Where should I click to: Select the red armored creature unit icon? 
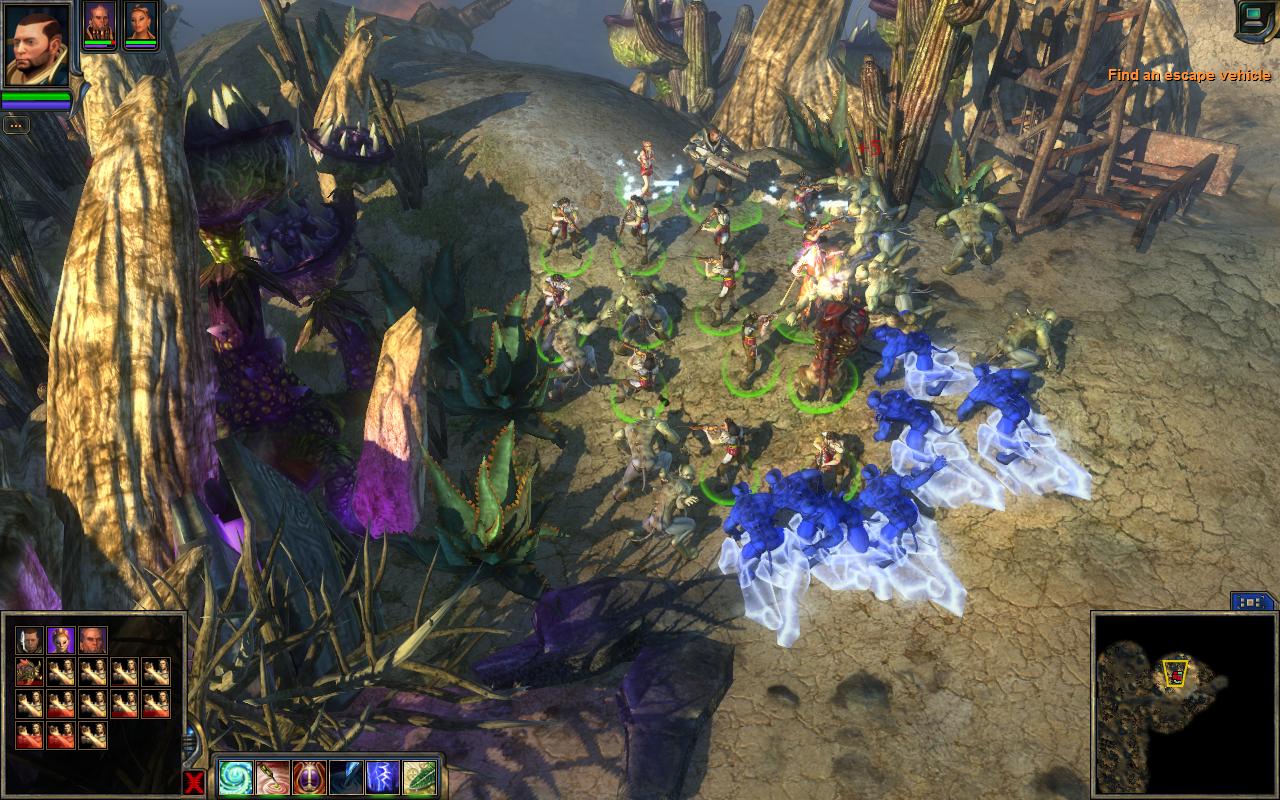click(29, 672)
